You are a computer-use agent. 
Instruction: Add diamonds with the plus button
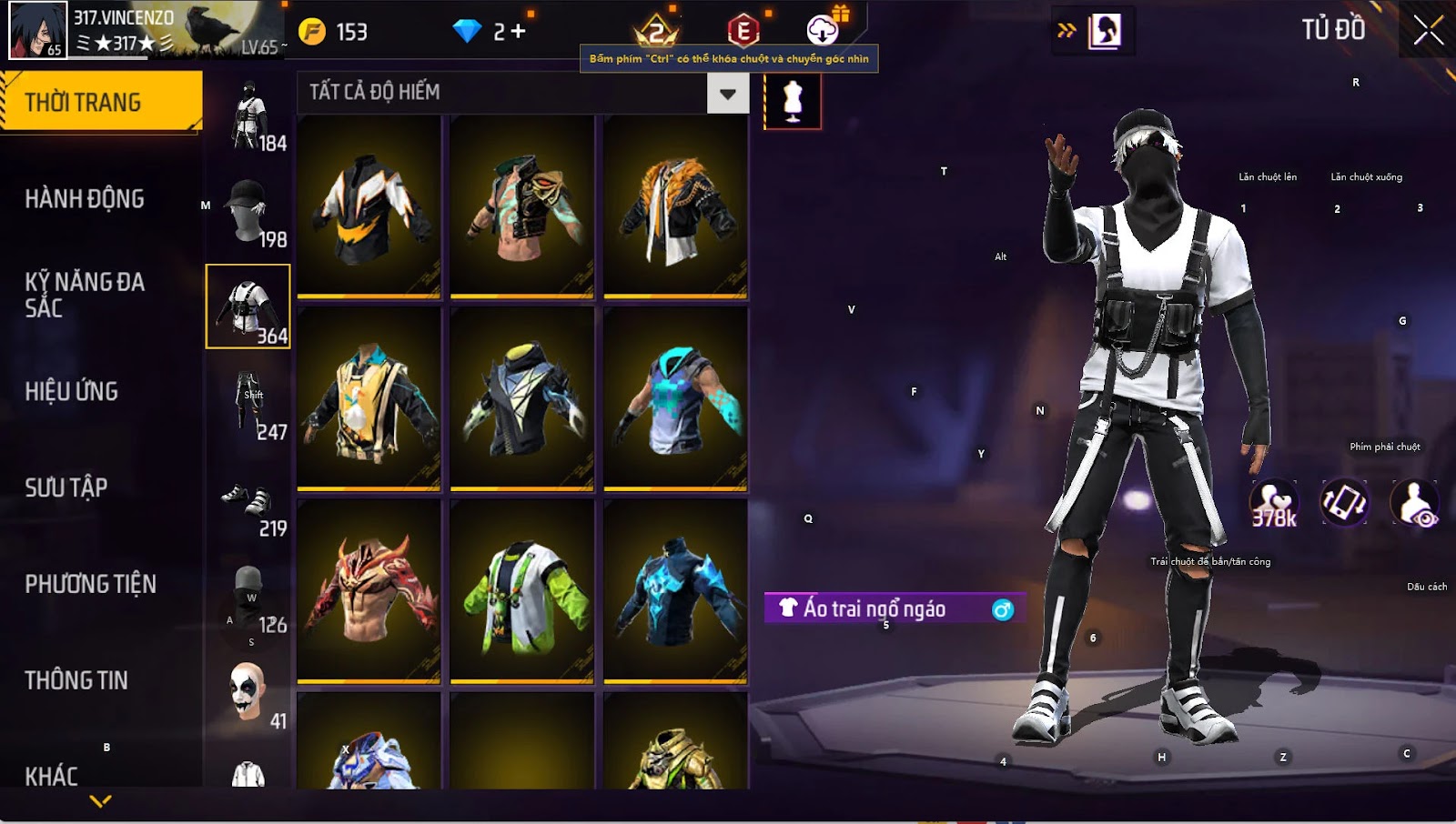pyautogui.click(x=518, y=32)
